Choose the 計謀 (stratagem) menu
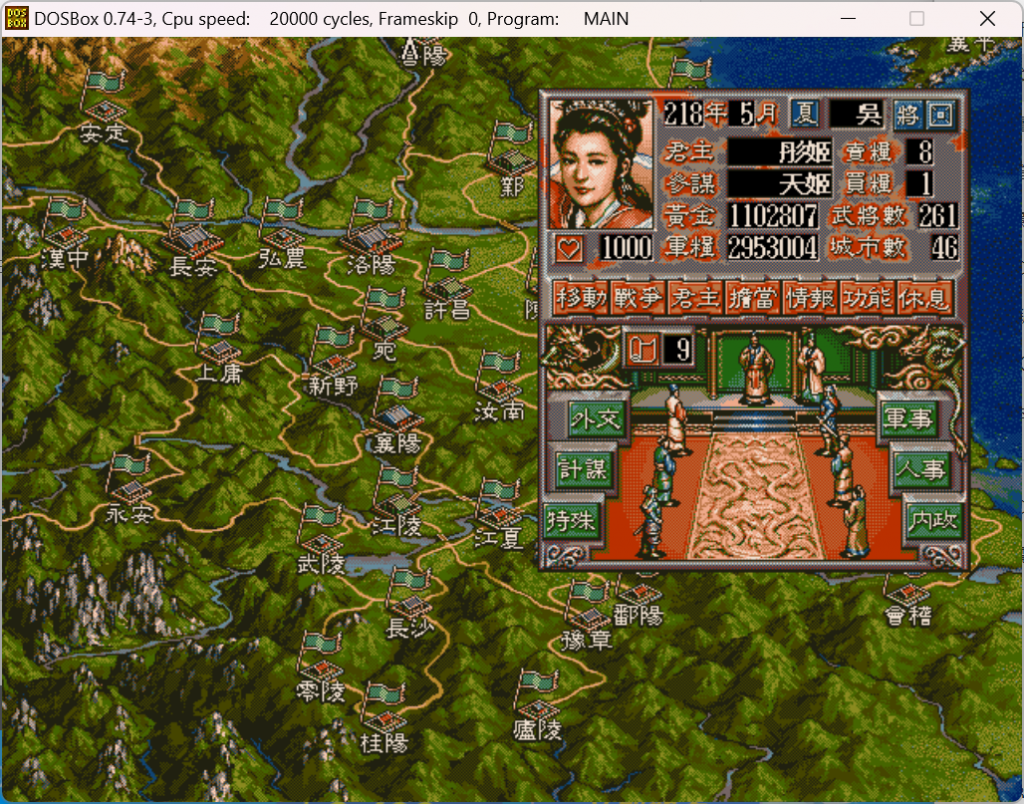 582,469
